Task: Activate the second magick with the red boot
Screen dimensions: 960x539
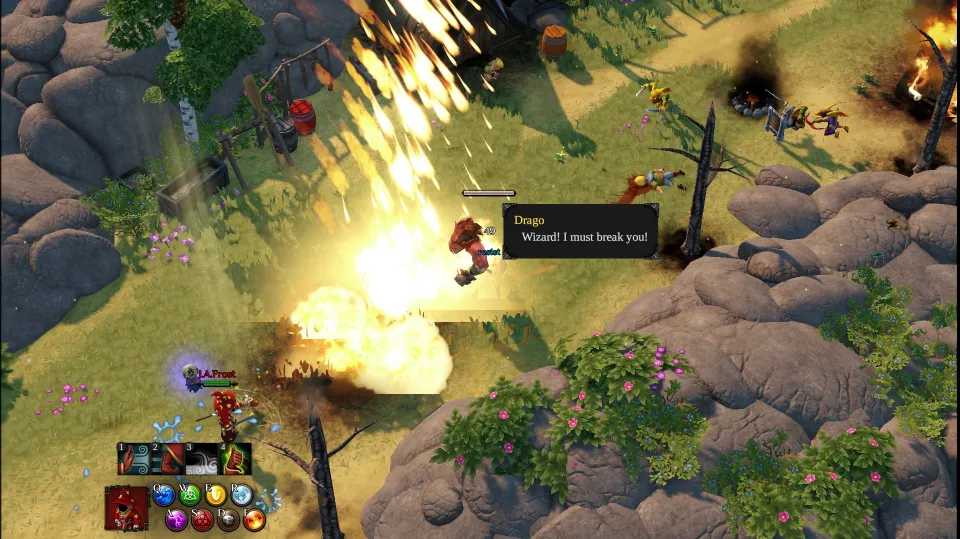Action: tap(168, 459)
